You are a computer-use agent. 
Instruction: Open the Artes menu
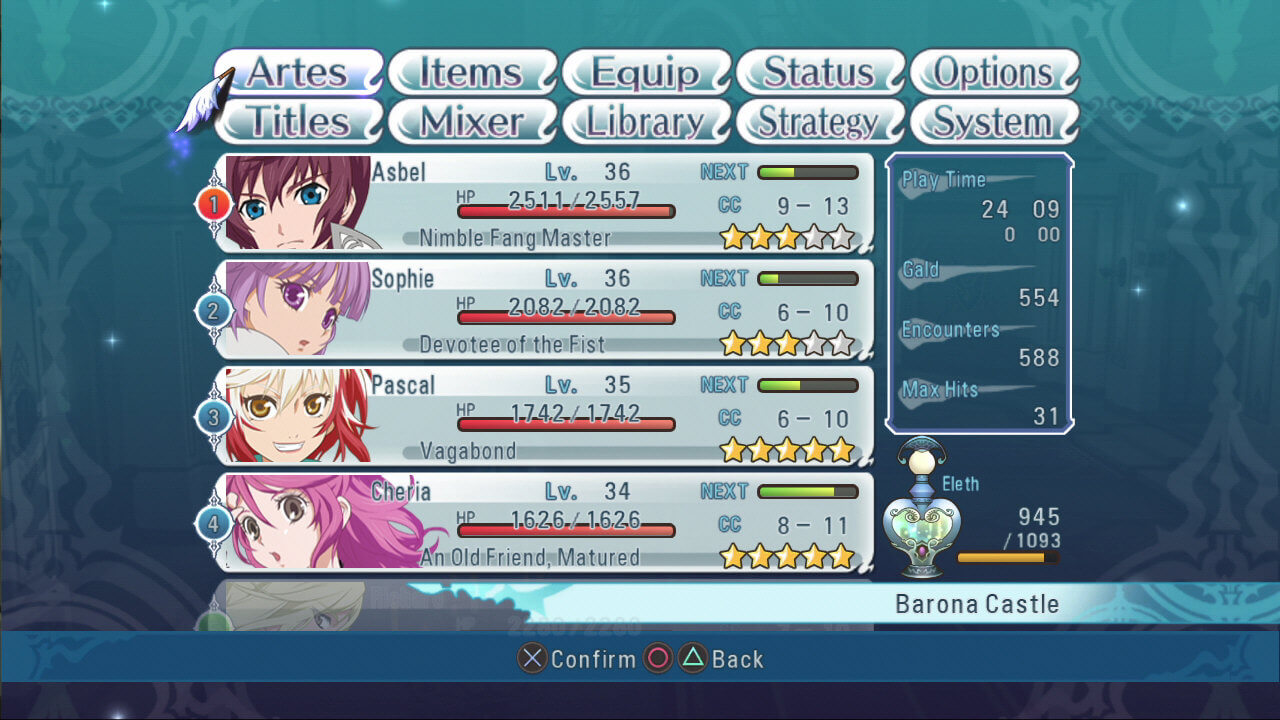pyautogui.click(x=298, y=72)
